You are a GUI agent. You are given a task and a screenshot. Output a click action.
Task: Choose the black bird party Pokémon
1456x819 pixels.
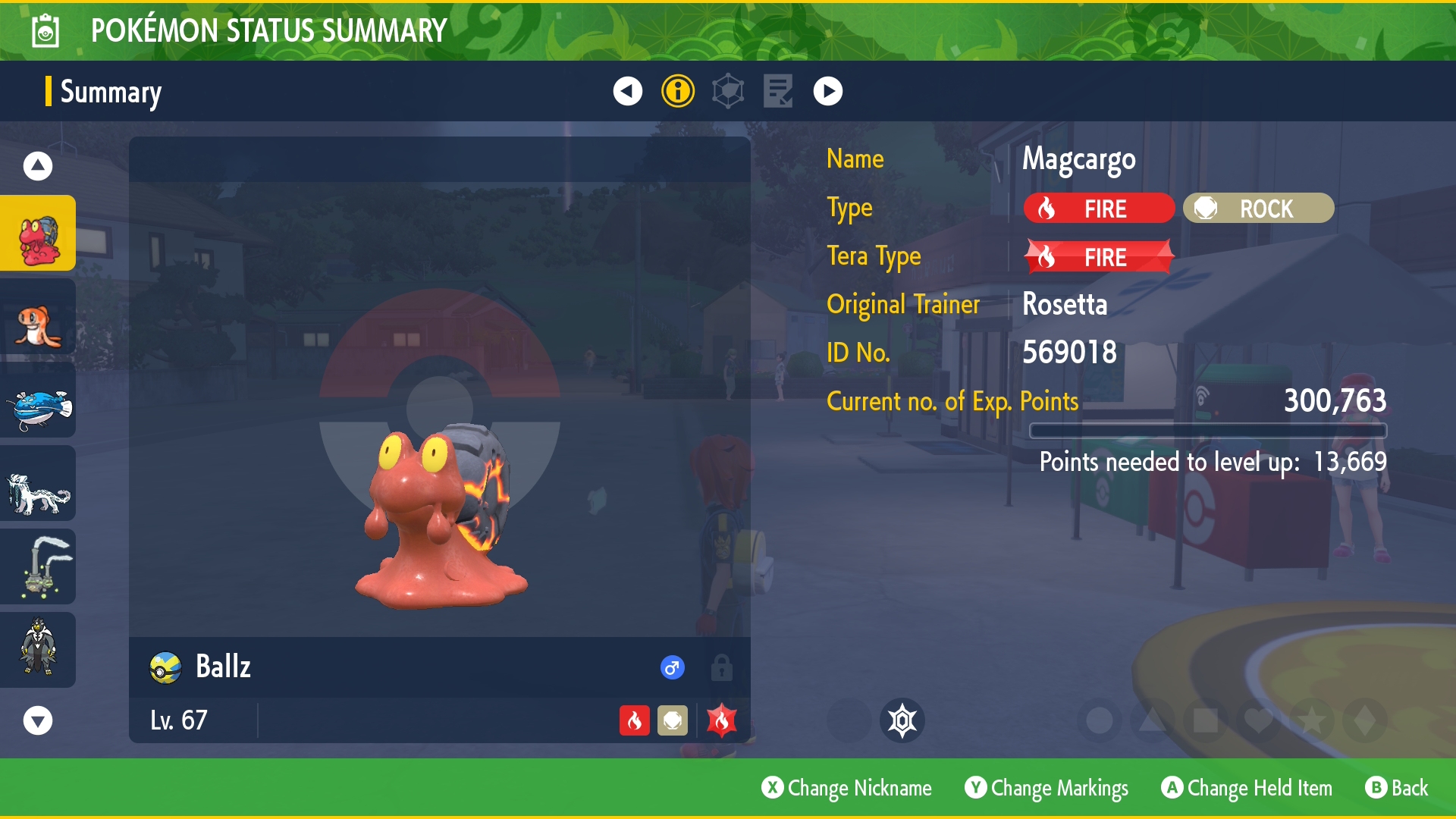pos(38,651)
